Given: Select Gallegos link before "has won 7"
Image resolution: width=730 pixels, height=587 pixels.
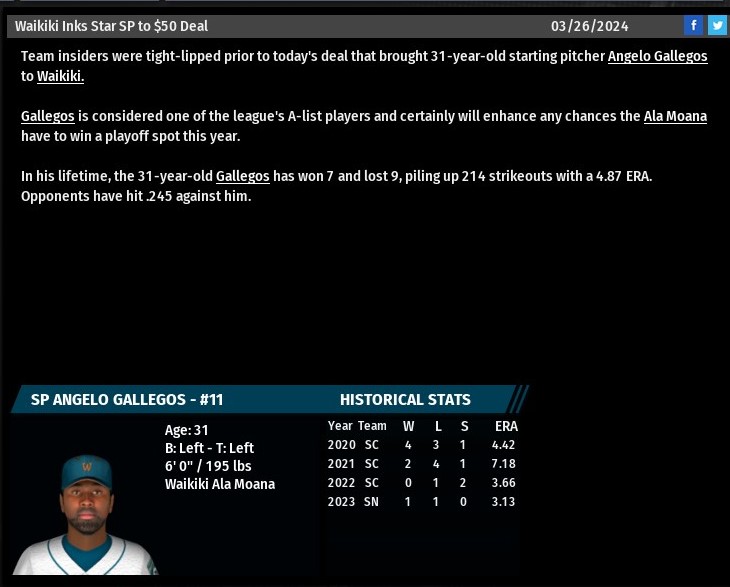Looking at the screenshot, I should click(242, 176).
